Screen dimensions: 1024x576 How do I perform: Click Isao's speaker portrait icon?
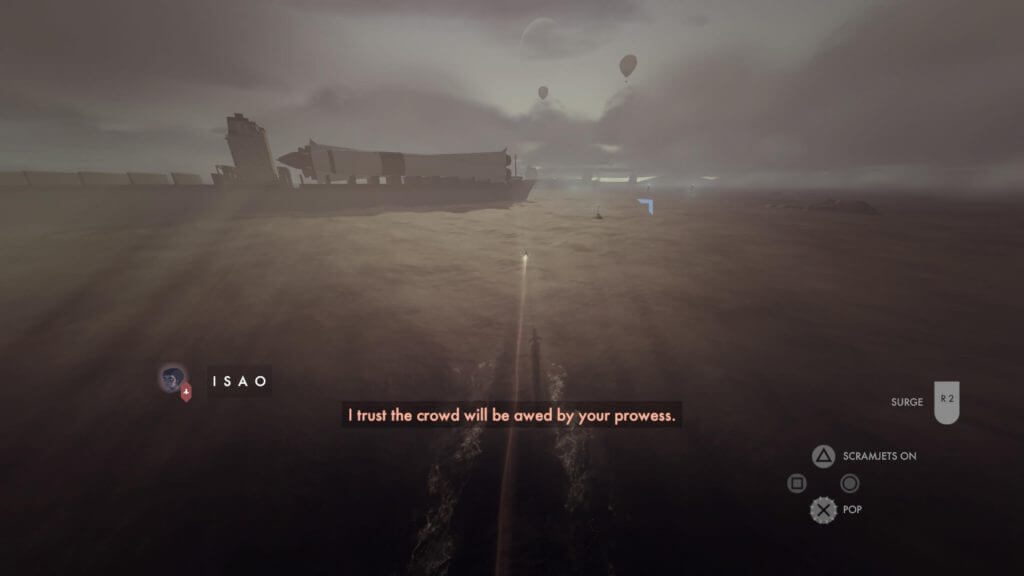(173, 379)
